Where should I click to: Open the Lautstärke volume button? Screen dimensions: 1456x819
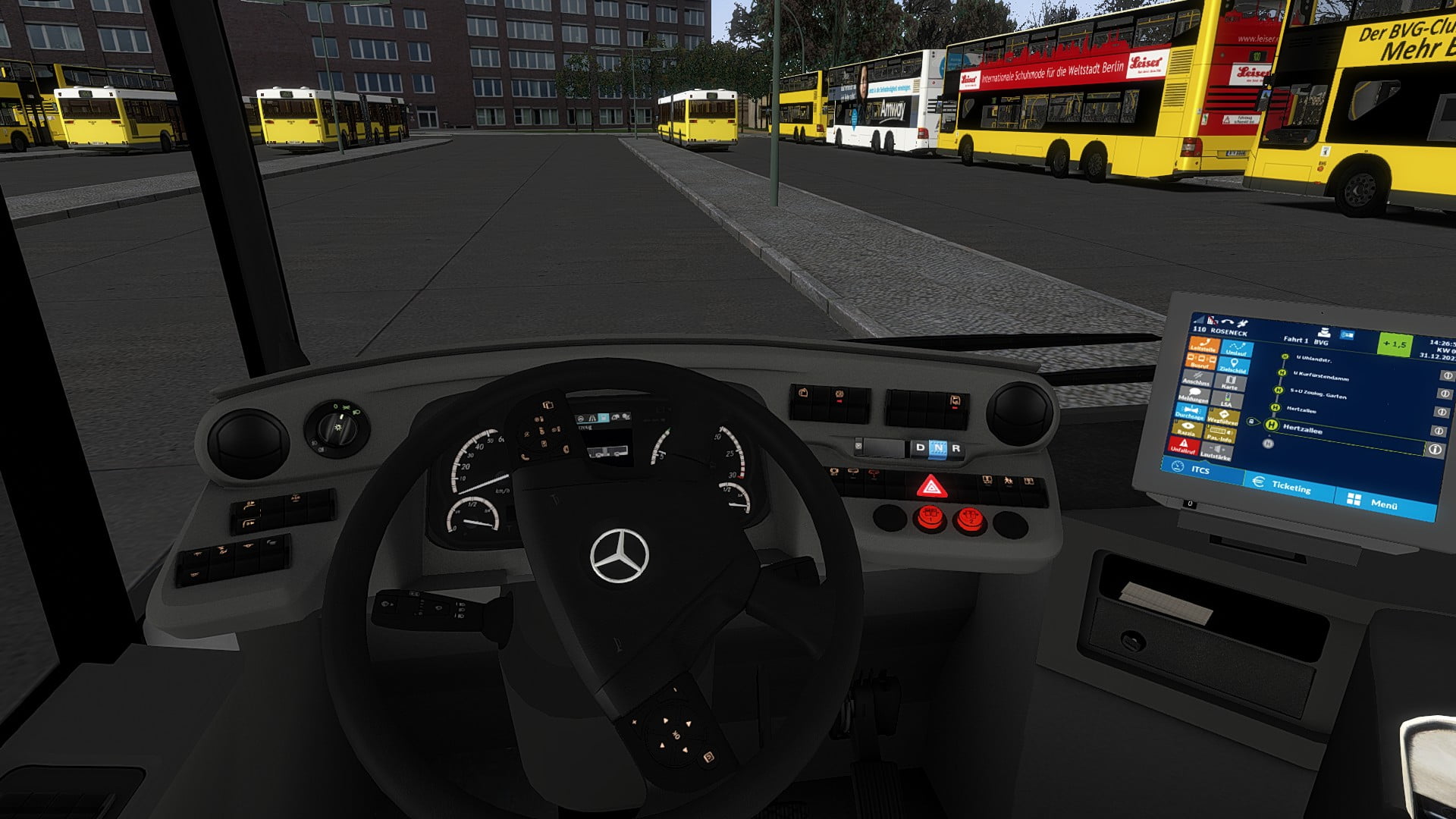click(x=1216, y=453)
